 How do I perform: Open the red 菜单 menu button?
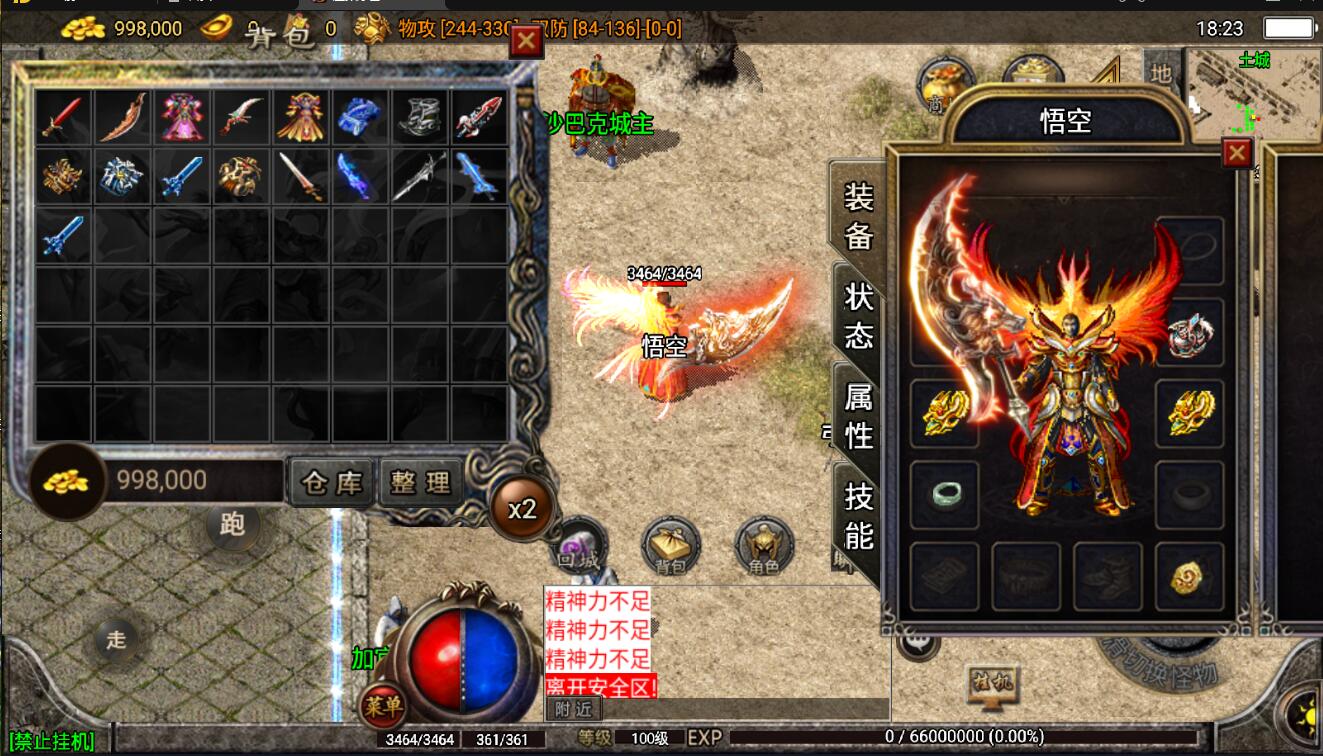(383, 707)
